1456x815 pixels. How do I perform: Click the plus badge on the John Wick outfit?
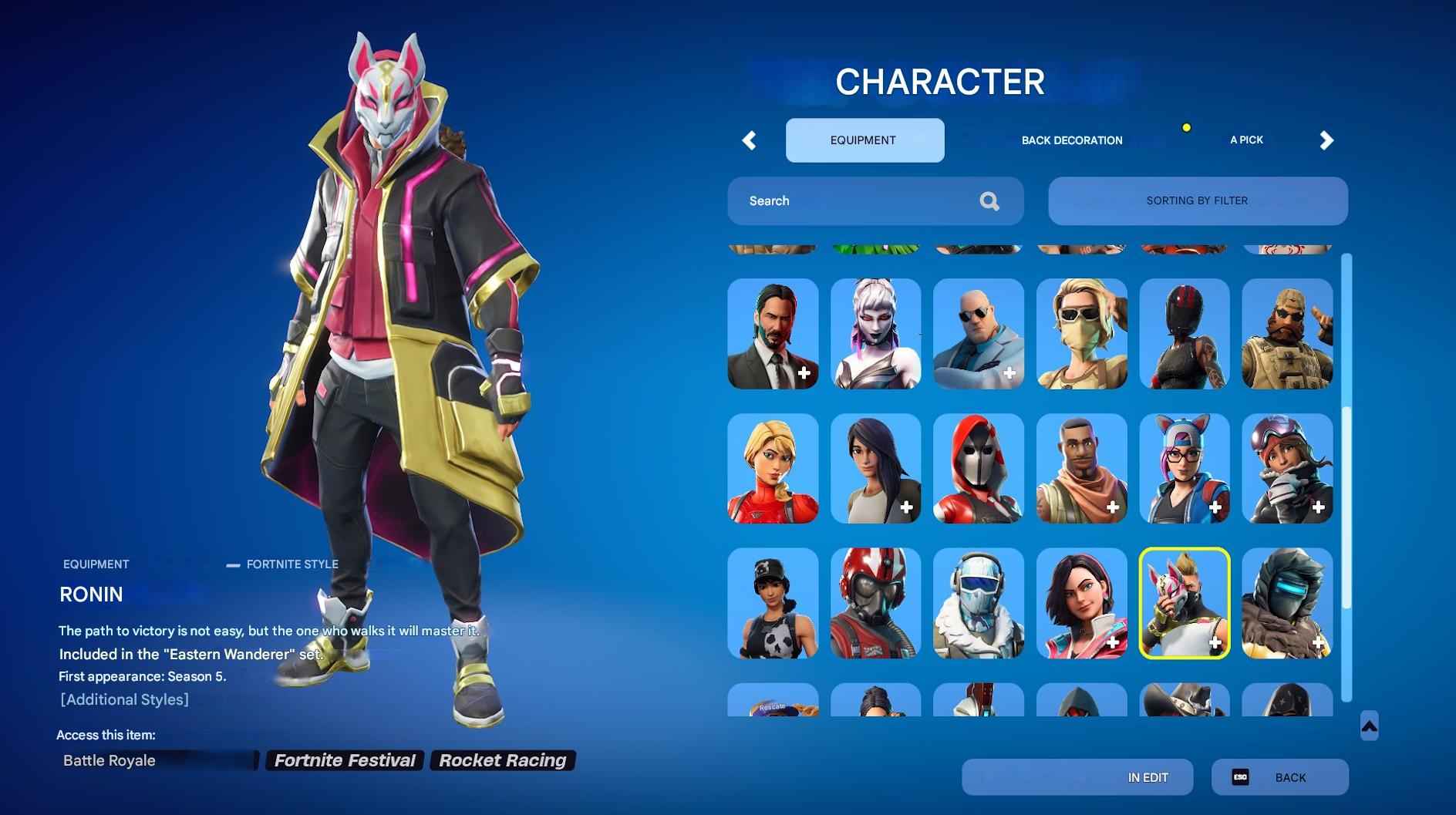(x=803, y=373)
